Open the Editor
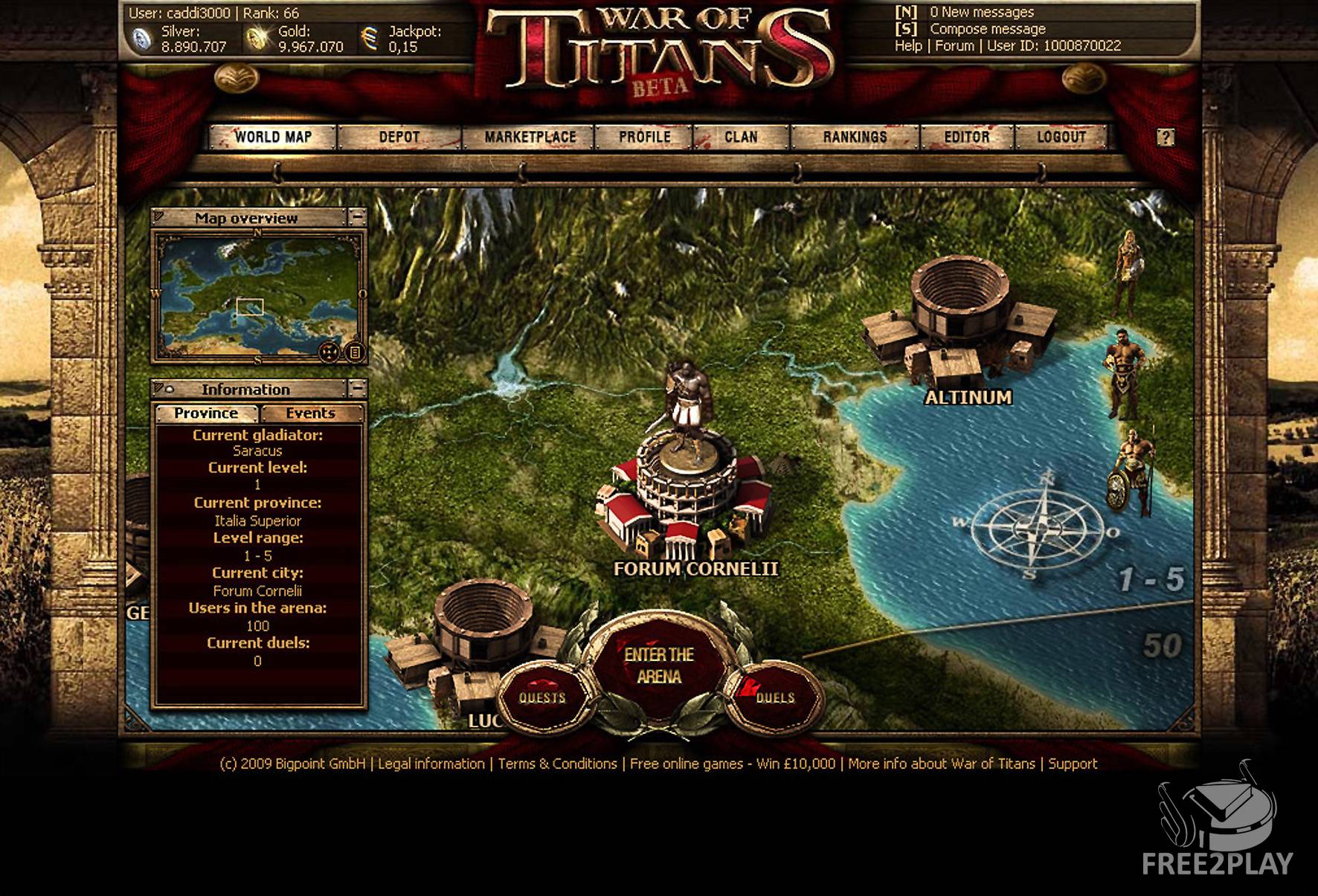Image resolution: width=1318 pixels, height=896 pixels. point(966,137)
